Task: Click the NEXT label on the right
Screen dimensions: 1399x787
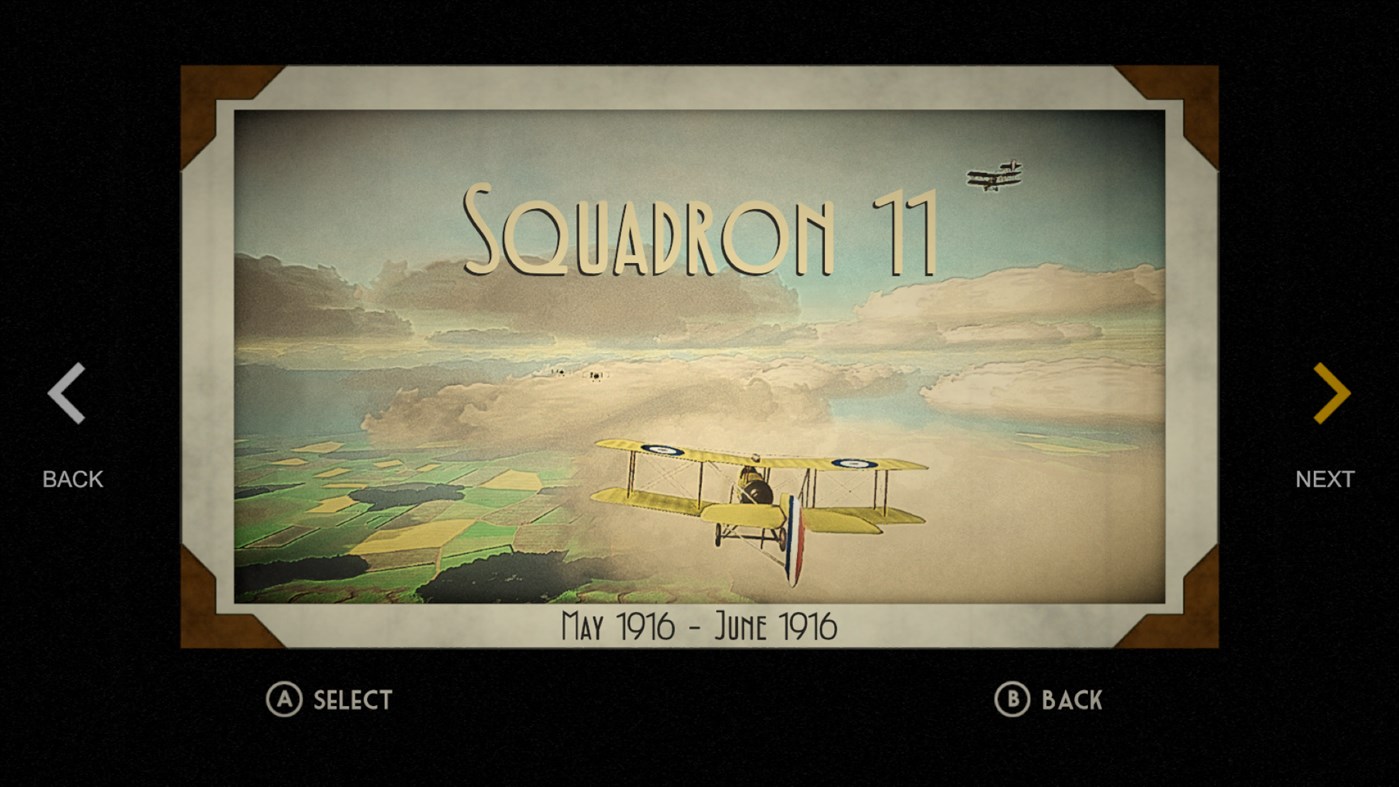Action: [x=1325, y=479]
